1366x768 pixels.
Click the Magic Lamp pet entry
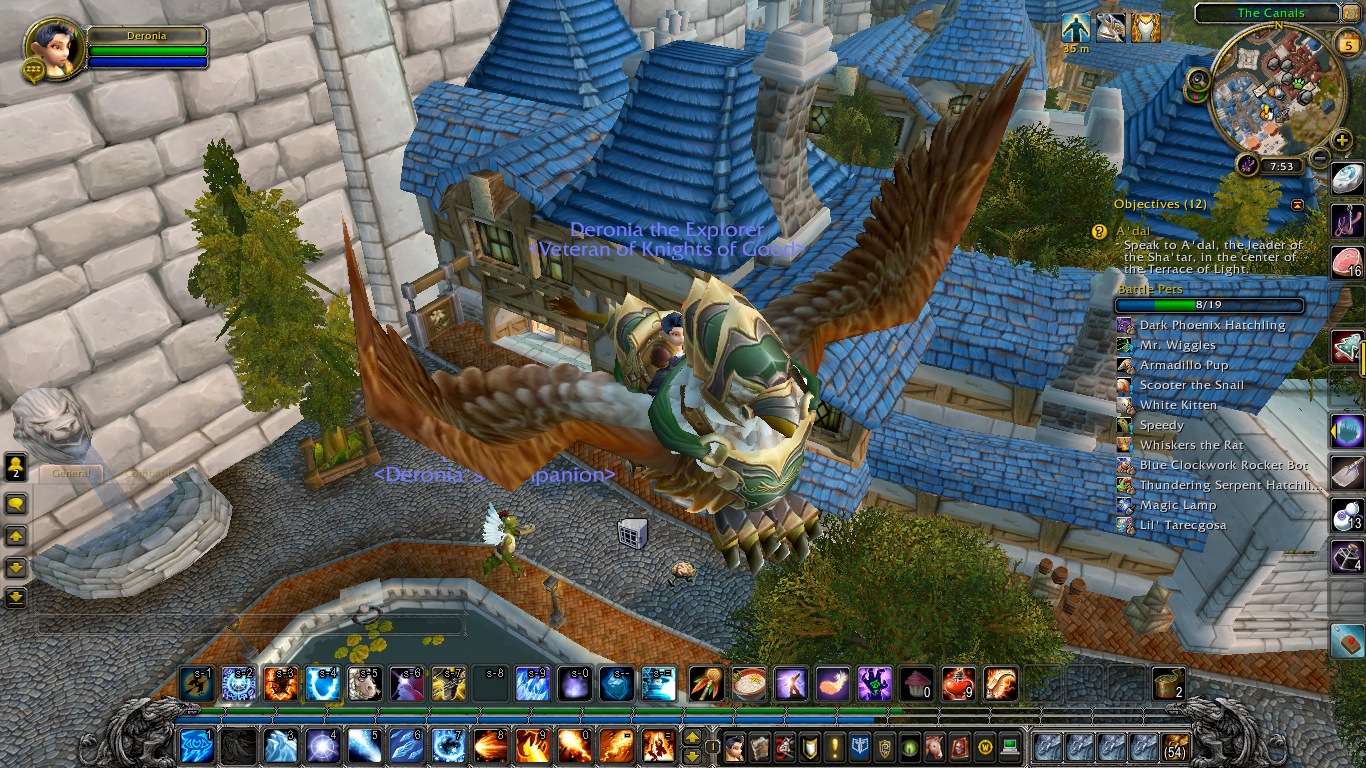coord(1177,505)
